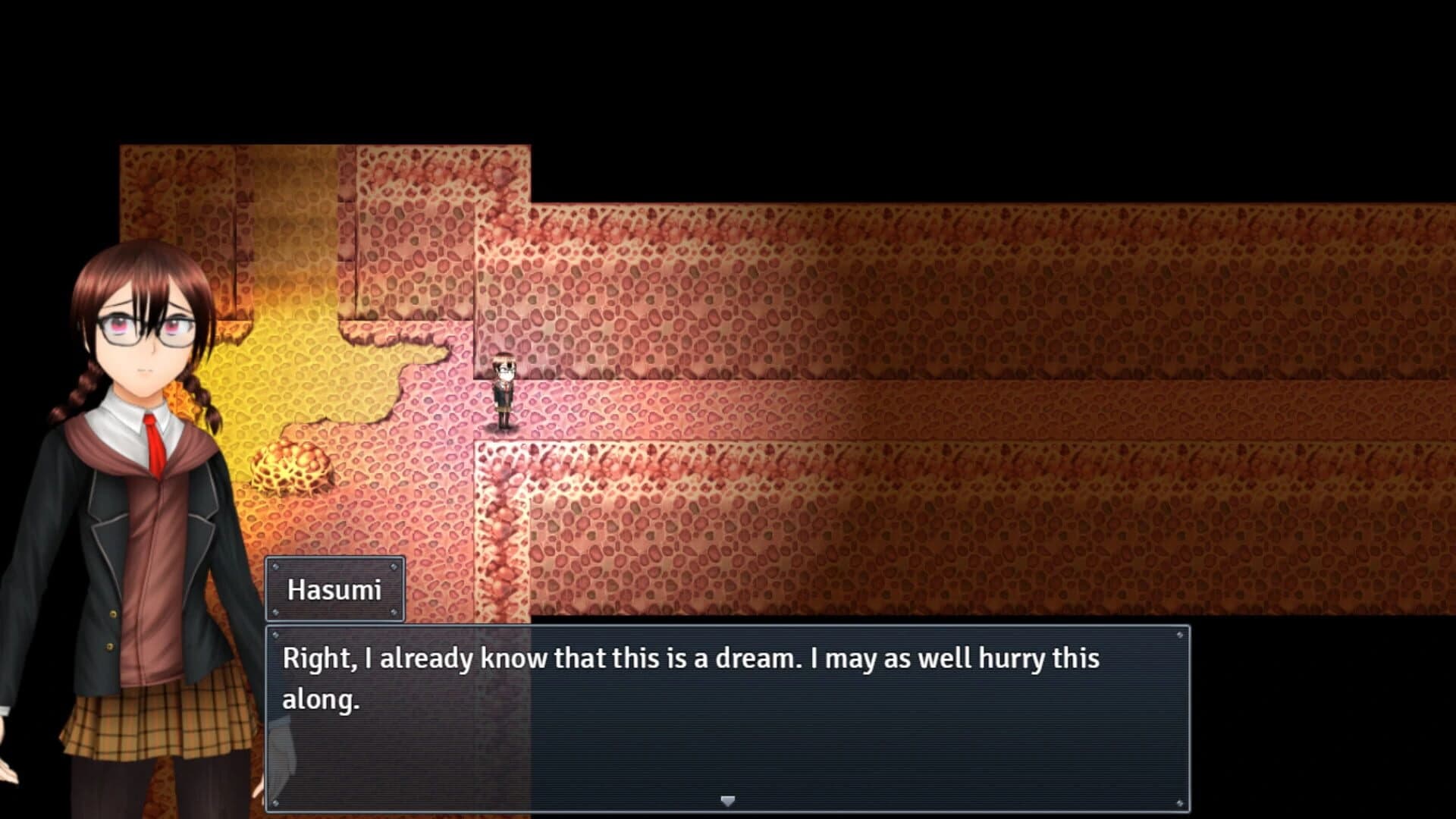The width and height of the screenshot is (1456, 819).
Task: Click the Hasumi name plate
Action: pos(335,588)
